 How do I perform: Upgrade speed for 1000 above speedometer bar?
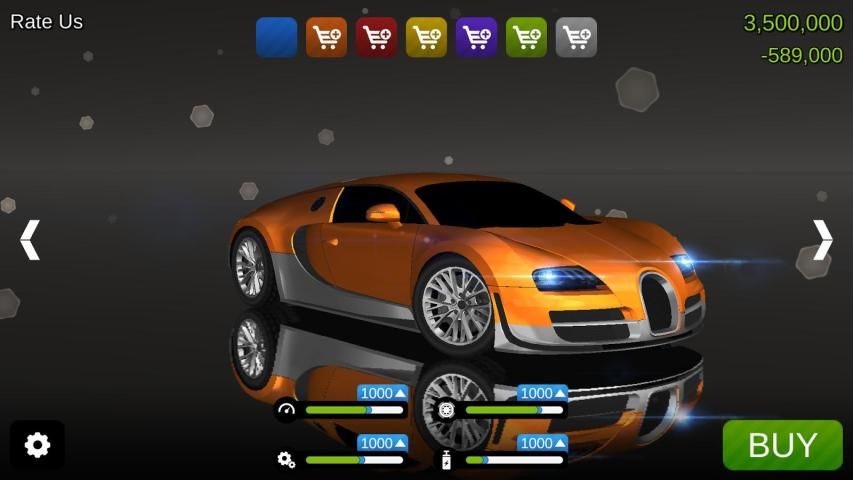click(383, 393)
